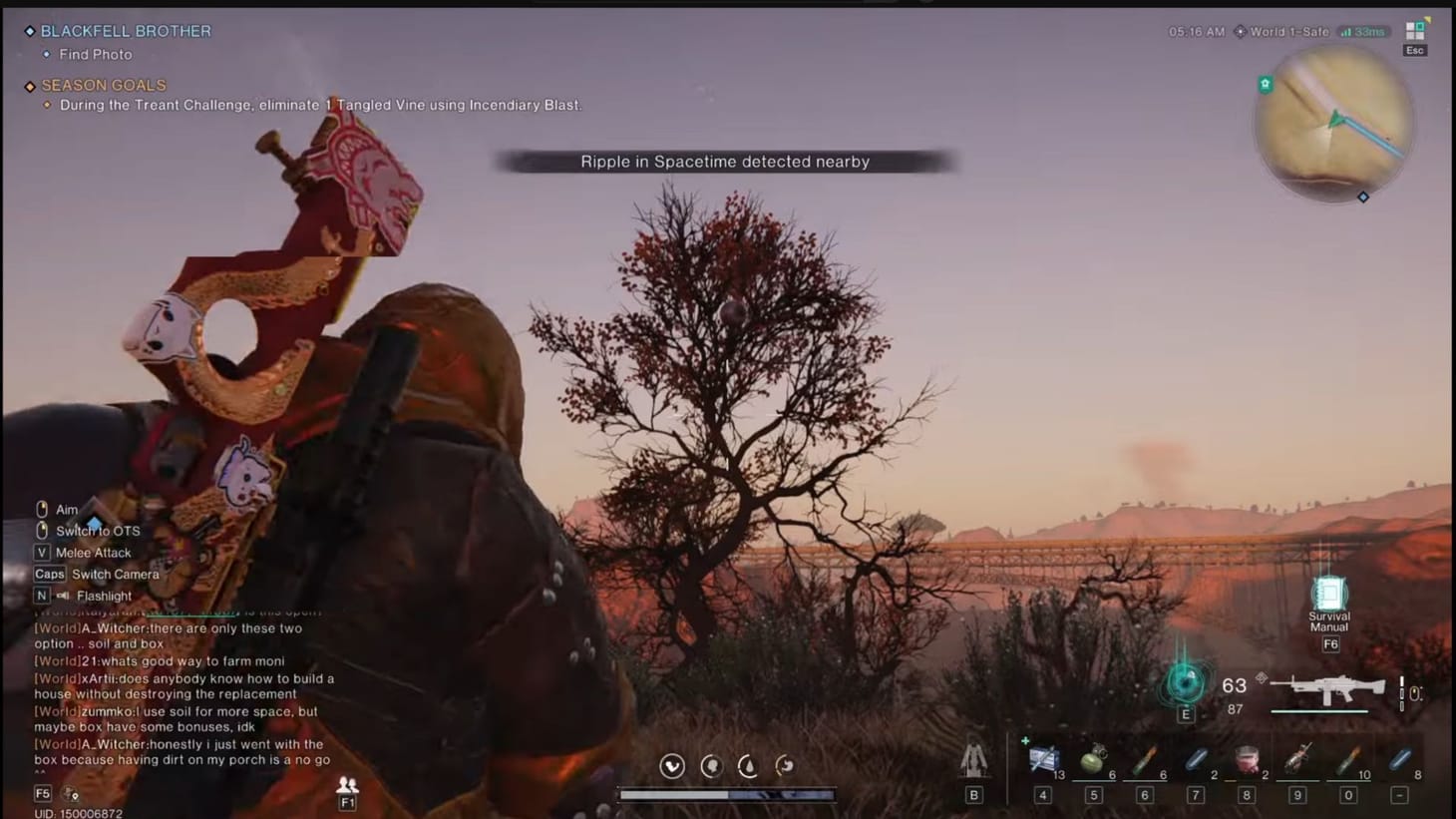
Task: Click the stamina bar below status icons
Action: pyautogui.click(x=727, y=795)
